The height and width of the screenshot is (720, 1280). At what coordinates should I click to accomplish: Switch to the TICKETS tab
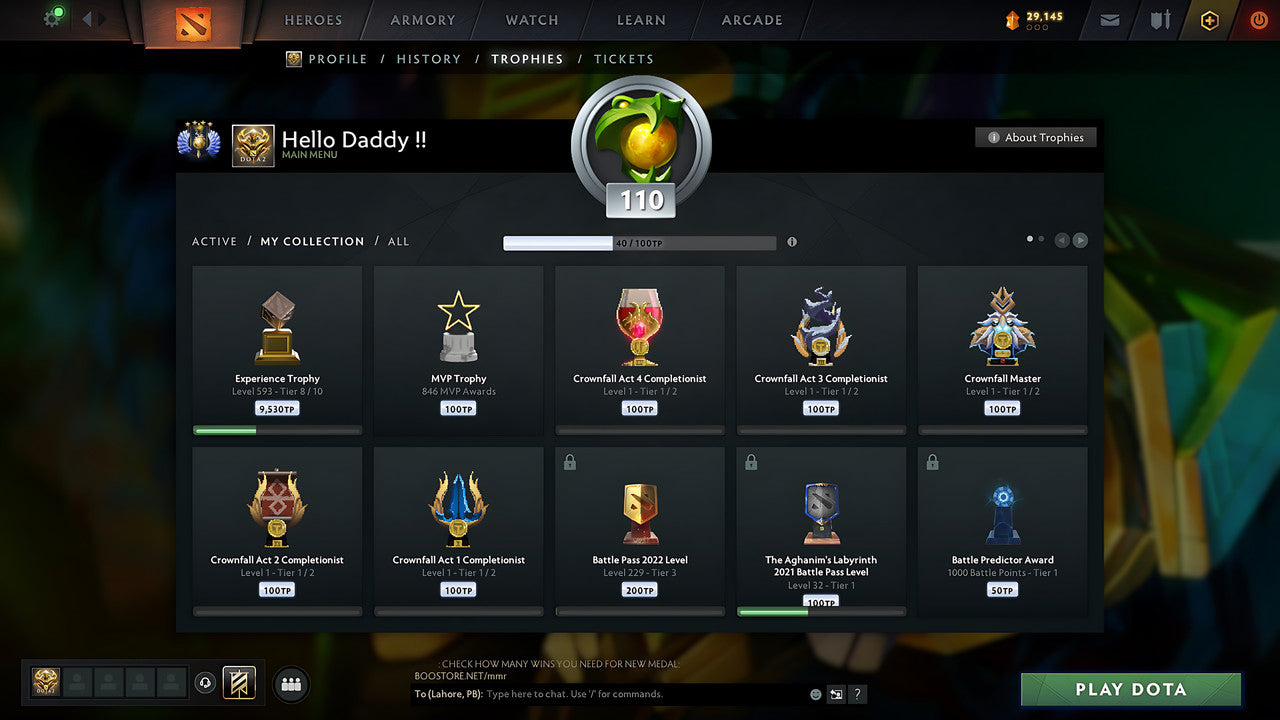624,59
